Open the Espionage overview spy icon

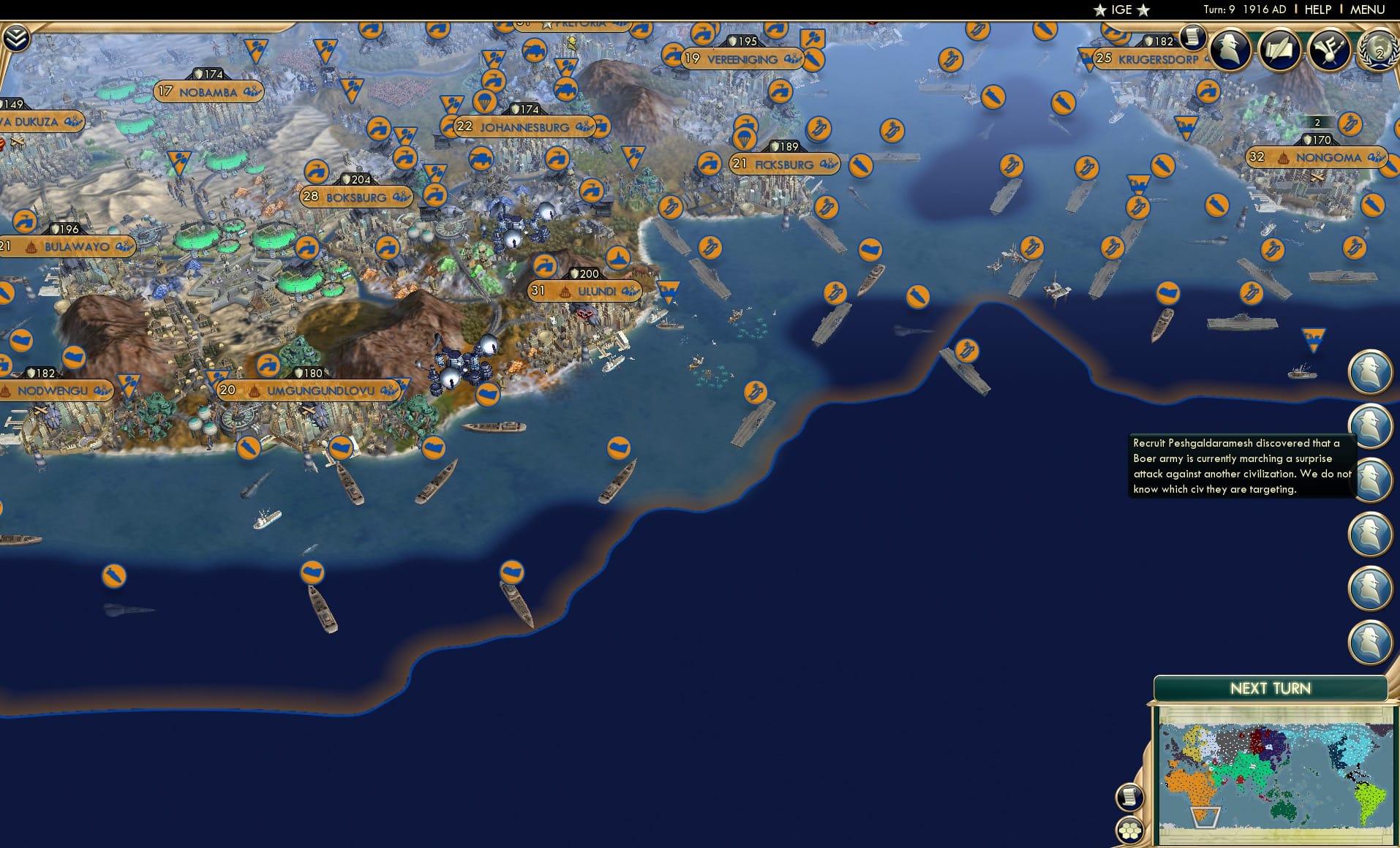point(1228,50)
